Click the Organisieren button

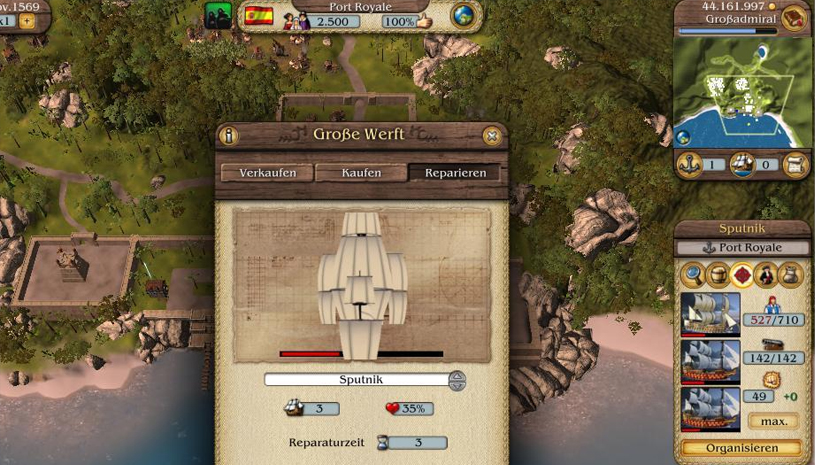pyautogui.click(x=741, y=448)
